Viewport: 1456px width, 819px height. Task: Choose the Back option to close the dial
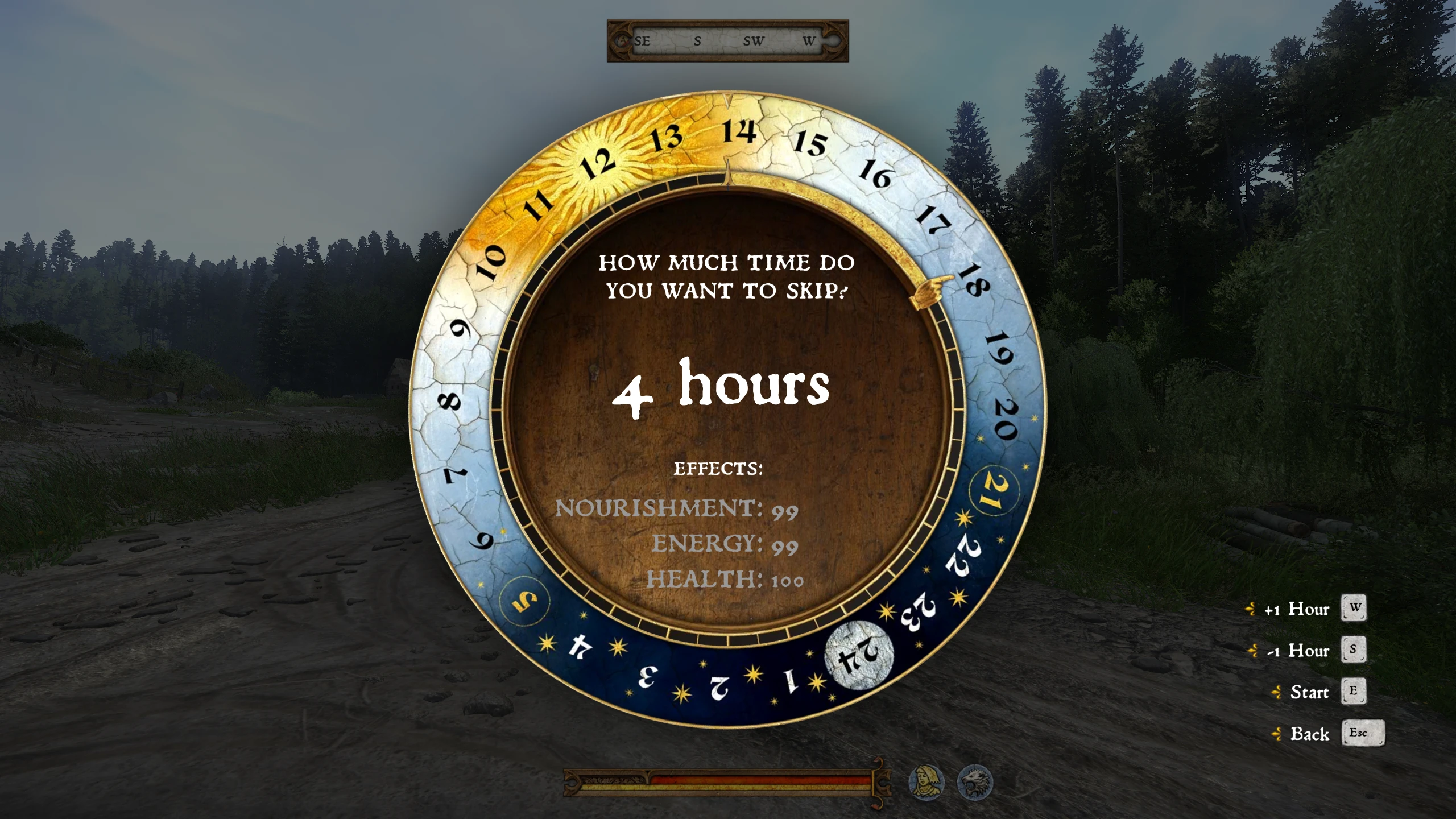point(1309,734)
